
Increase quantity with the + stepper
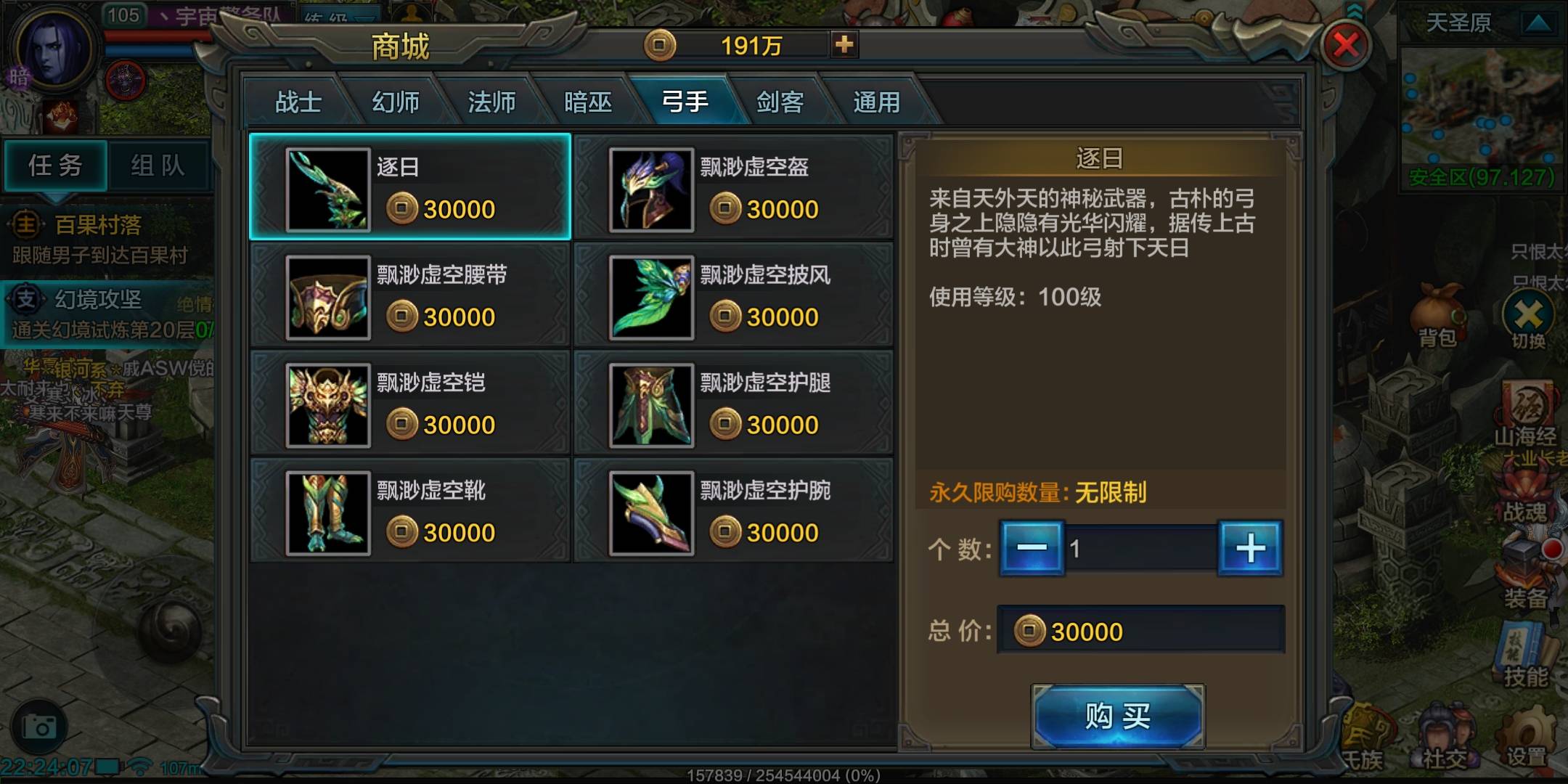[1250, 550]
